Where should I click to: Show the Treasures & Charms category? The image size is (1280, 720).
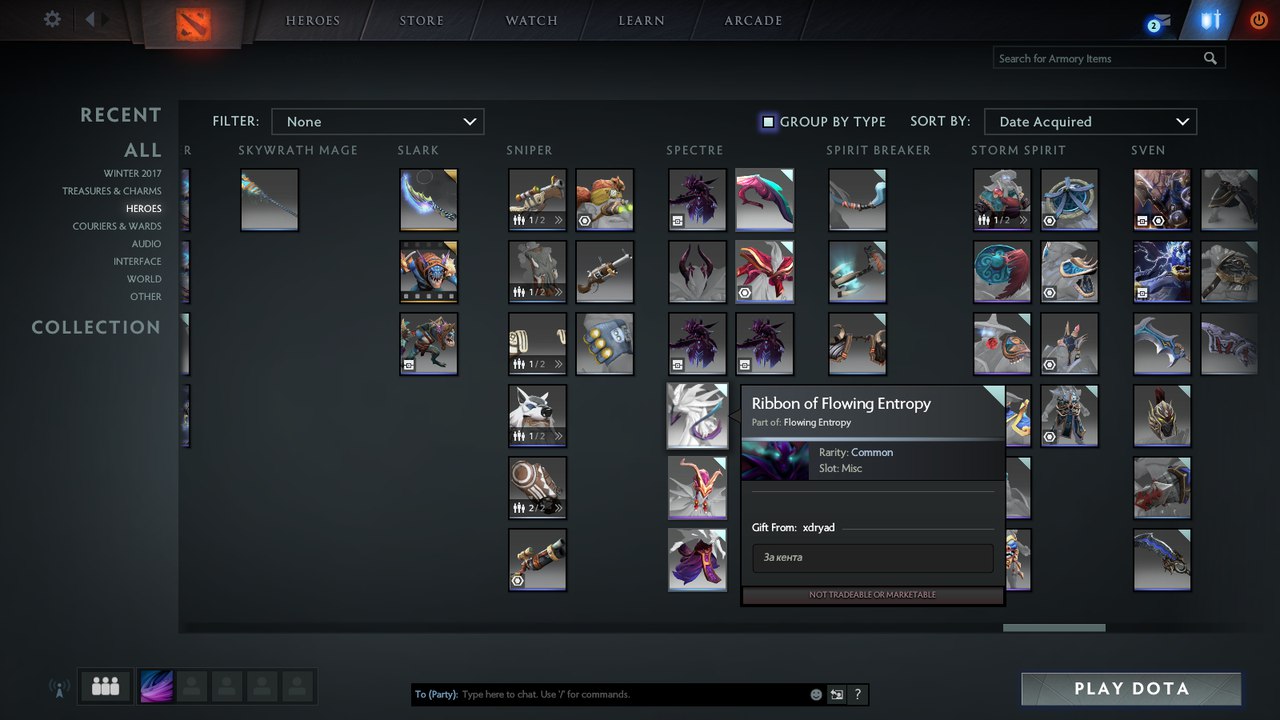pyautogui.click(x=111, y=191)
